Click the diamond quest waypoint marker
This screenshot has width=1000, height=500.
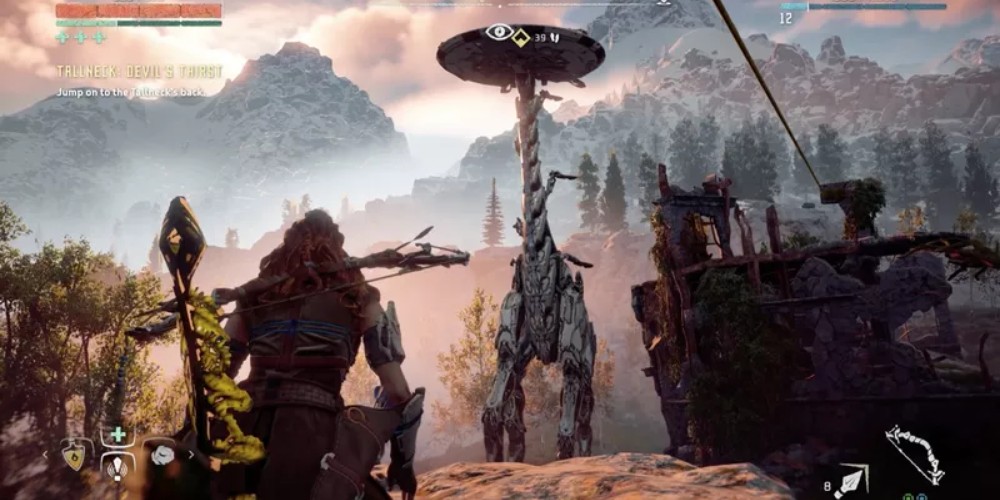tap(520, 35)
